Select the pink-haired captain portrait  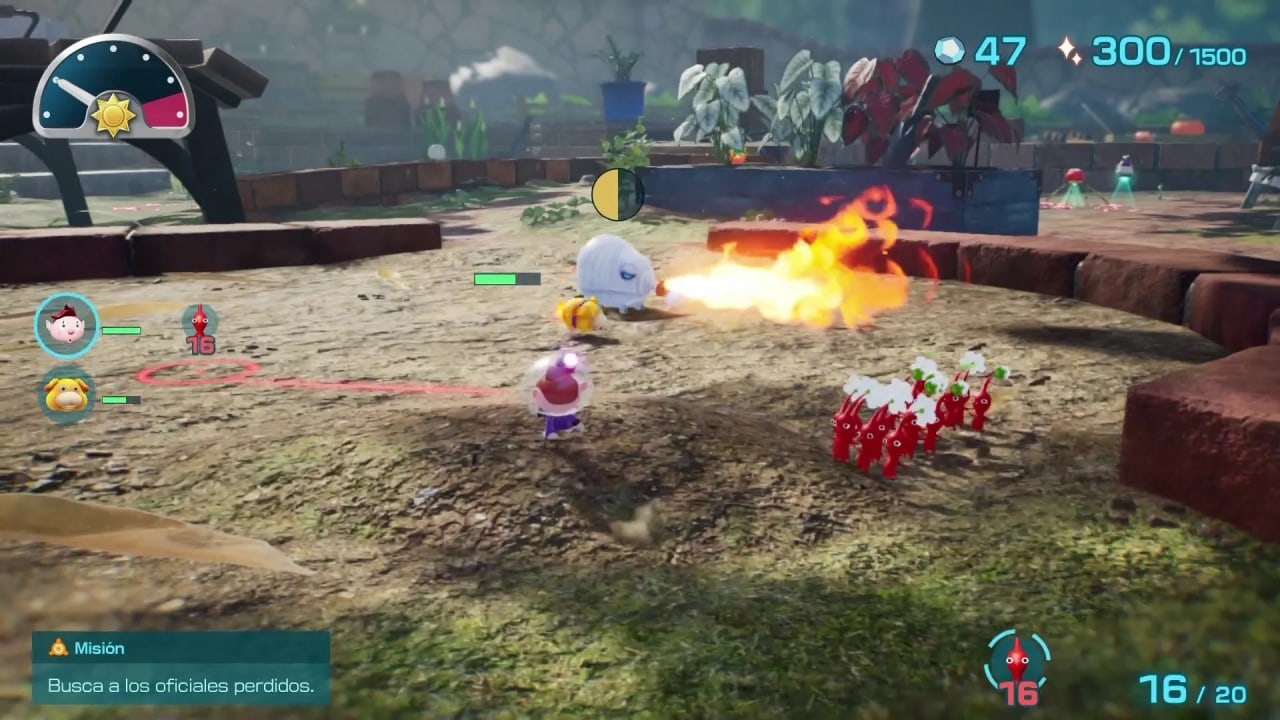point(67,325)
